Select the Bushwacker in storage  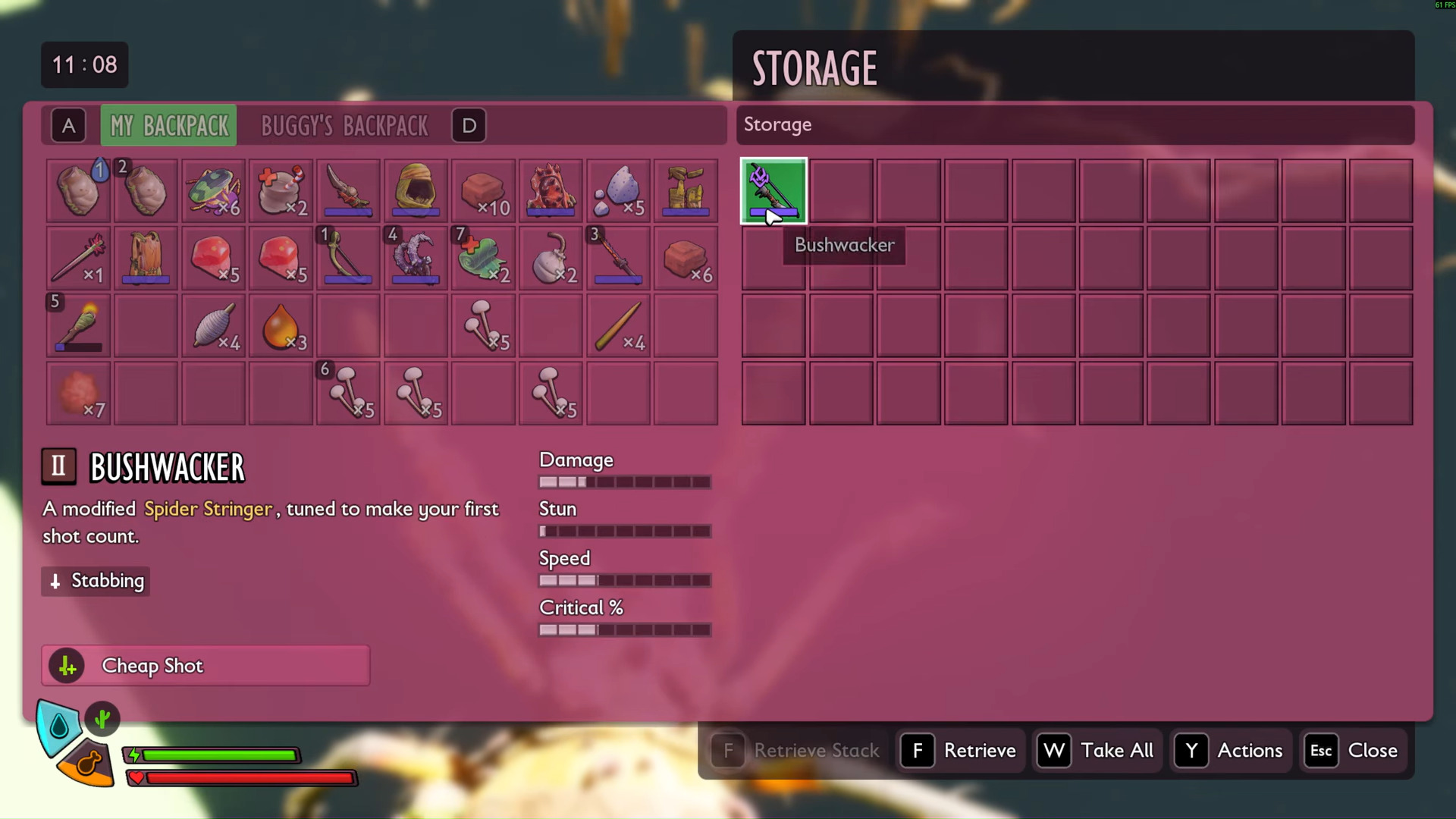pos(773,190)
